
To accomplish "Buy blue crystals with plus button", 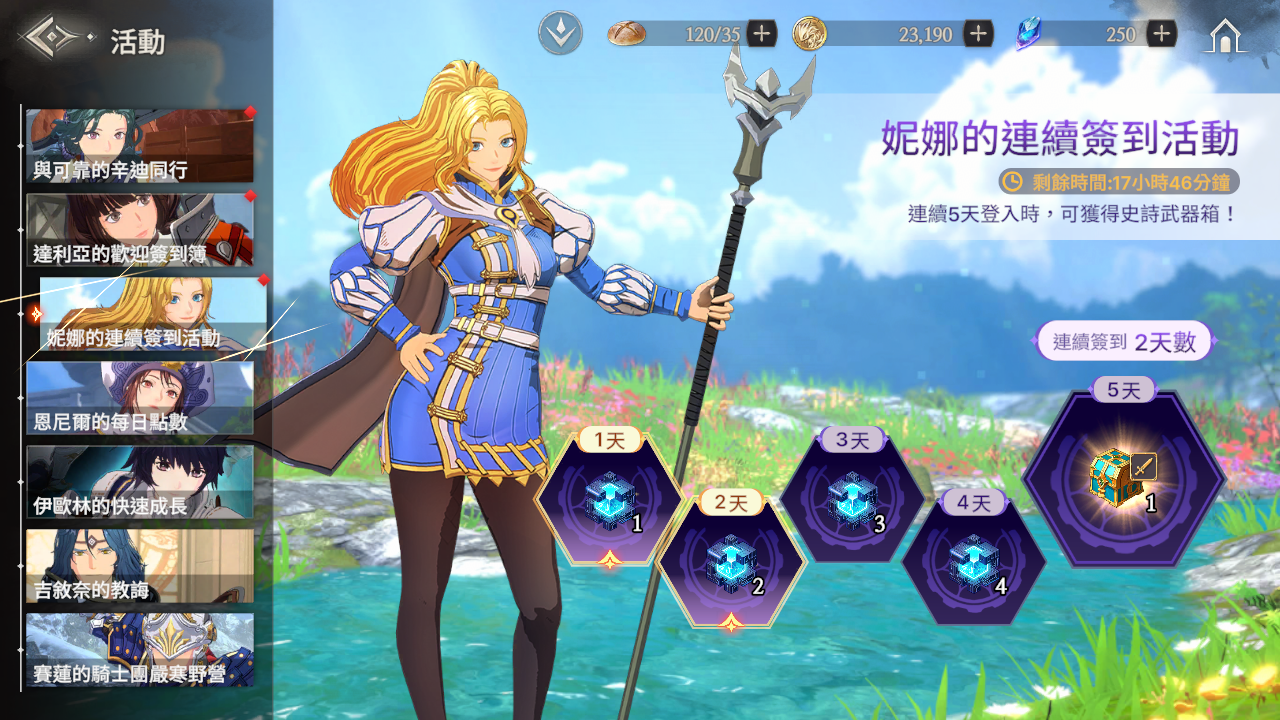I will (1161, 34).
